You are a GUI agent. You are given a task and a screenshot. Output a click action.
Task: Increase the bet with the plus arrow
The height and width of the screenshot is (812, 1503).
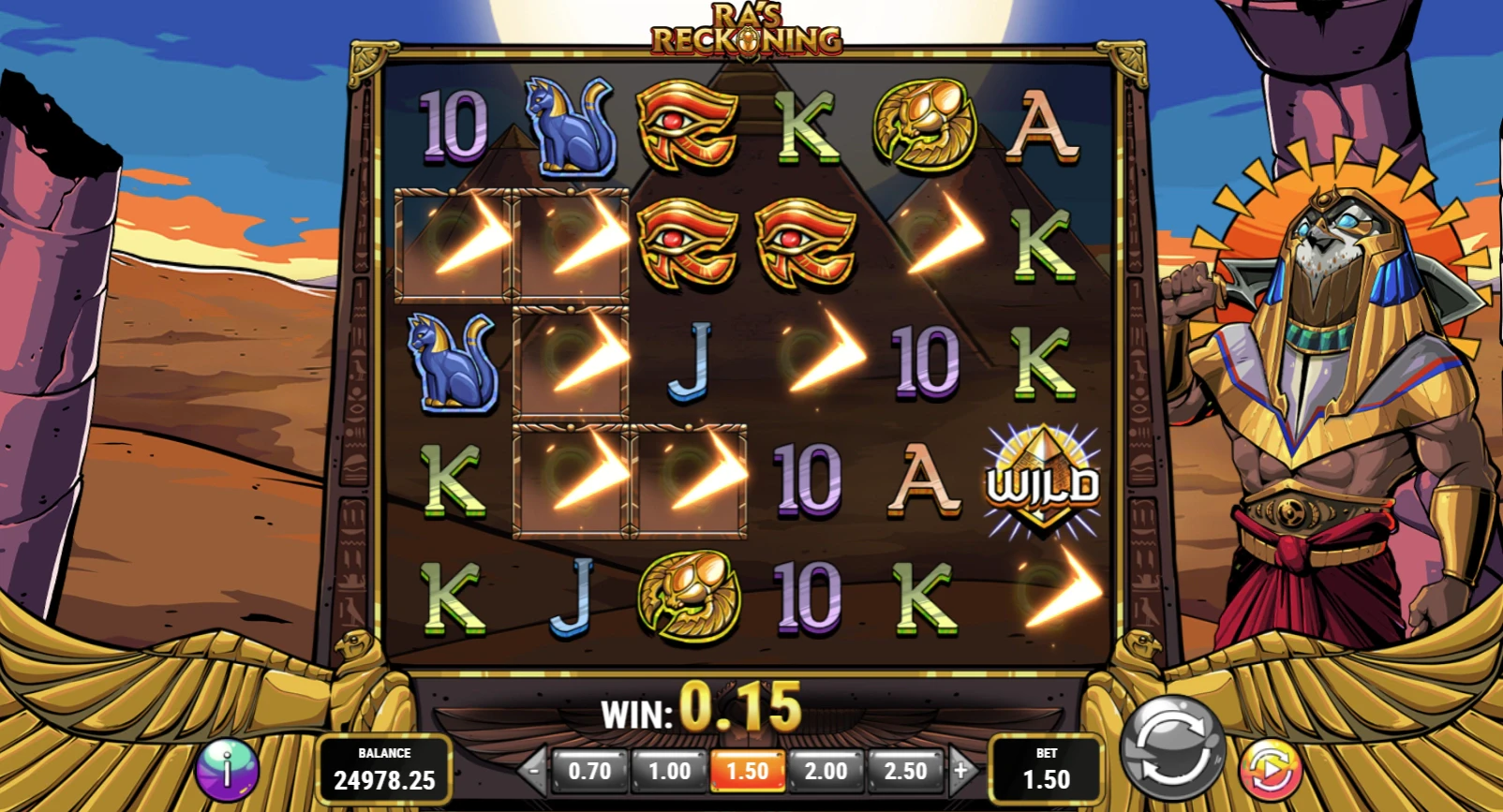click(x=961, y=771)
